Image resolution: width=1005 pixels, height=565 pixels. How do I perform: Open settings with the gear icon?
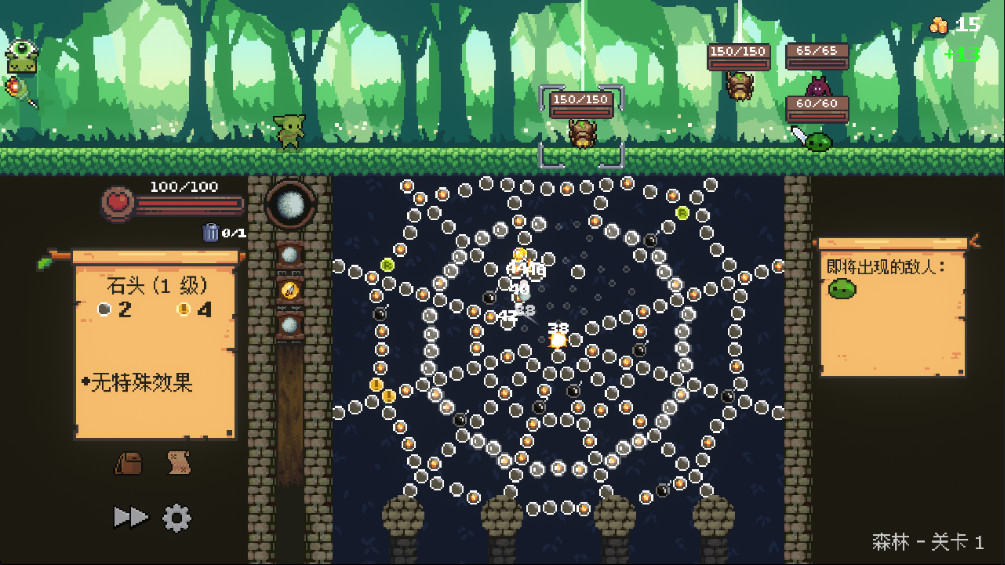click(177, 517)
